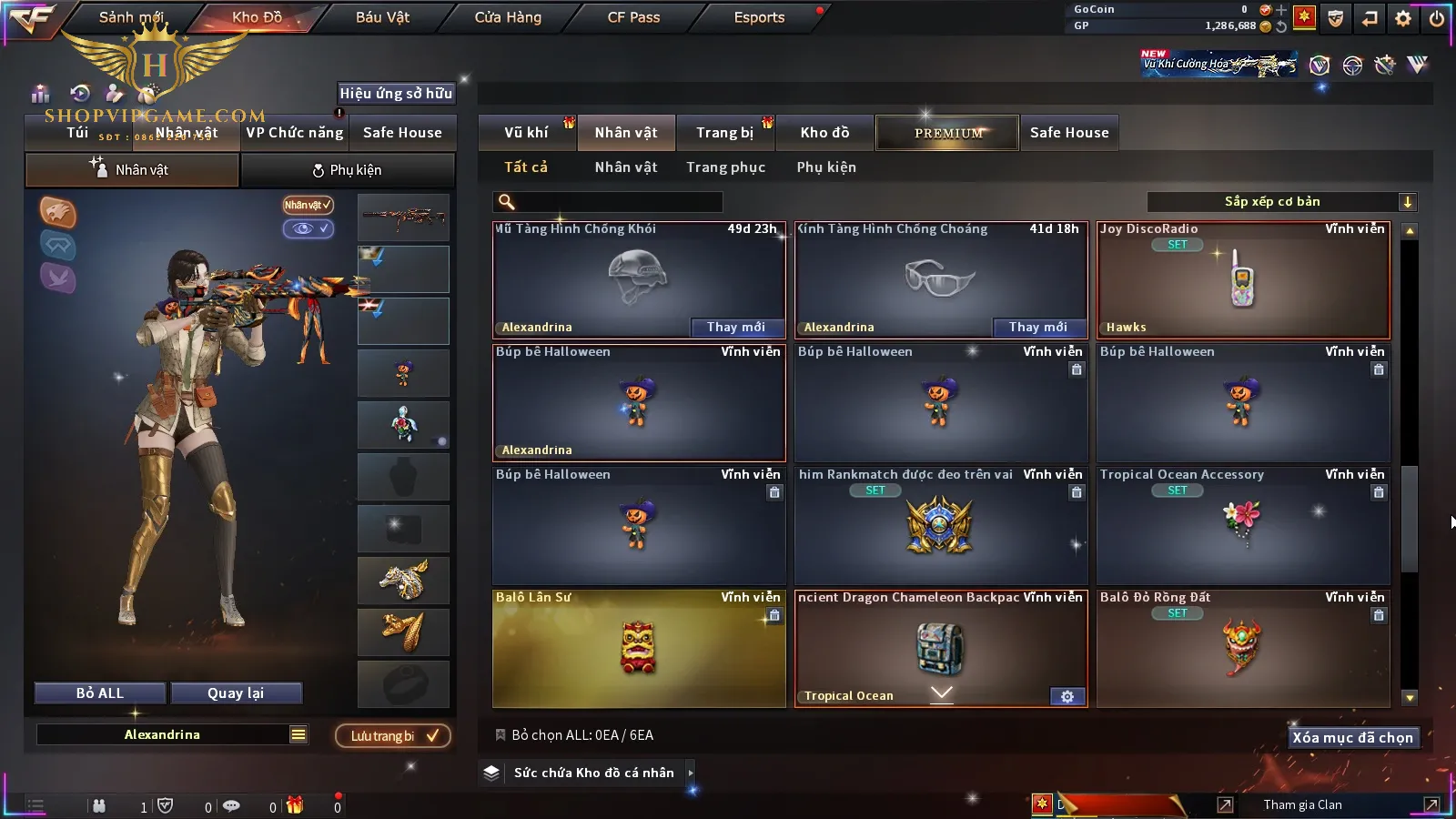Switch to the Vũ khí inventory tab
The width and height of the screenshot is (1456, 819).
(x=526, y=133)
